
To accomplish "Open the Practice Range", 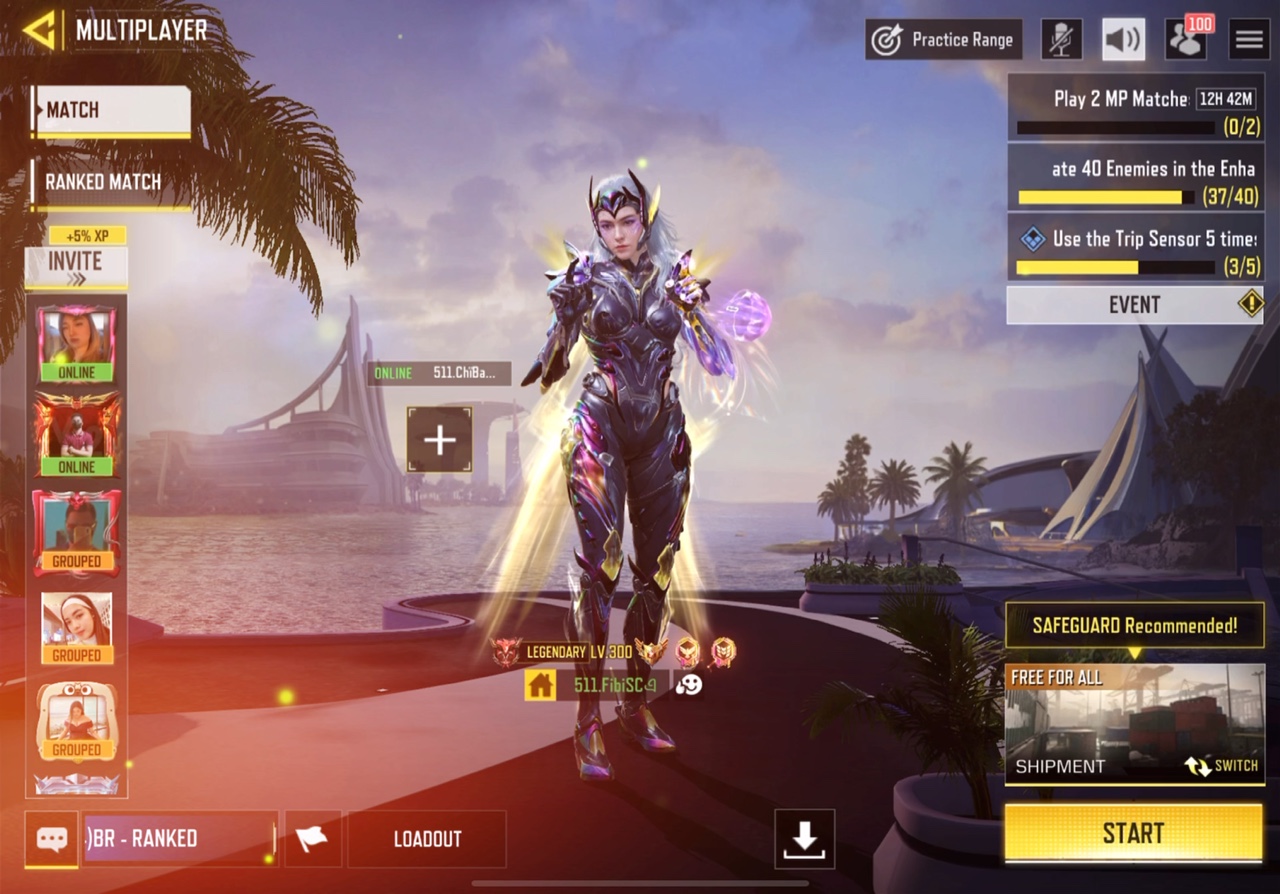I will pyautogui.click(x=944, y=40).
